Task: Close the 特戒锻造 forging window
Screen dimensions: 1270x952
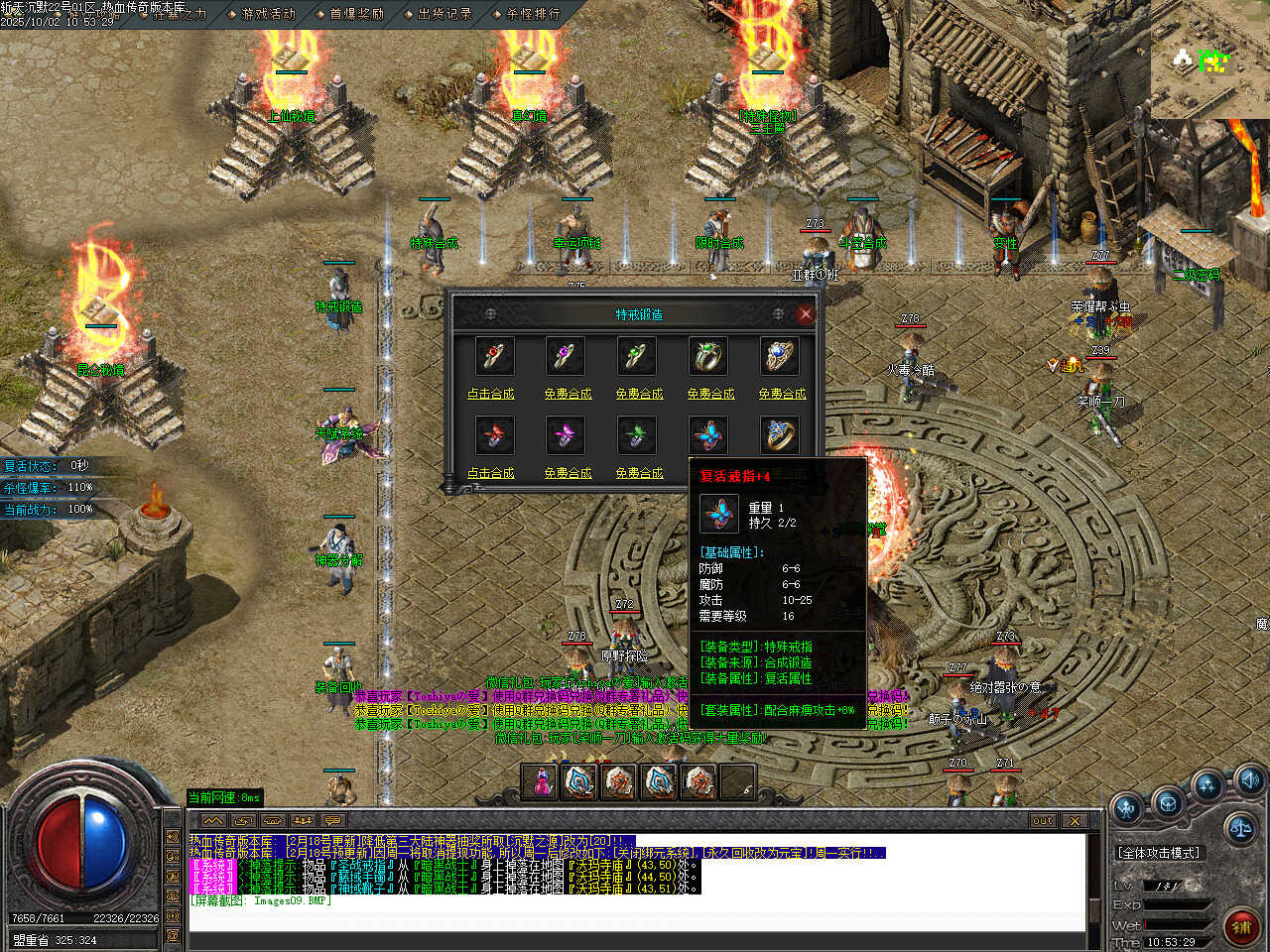Action: click(805, 314)
